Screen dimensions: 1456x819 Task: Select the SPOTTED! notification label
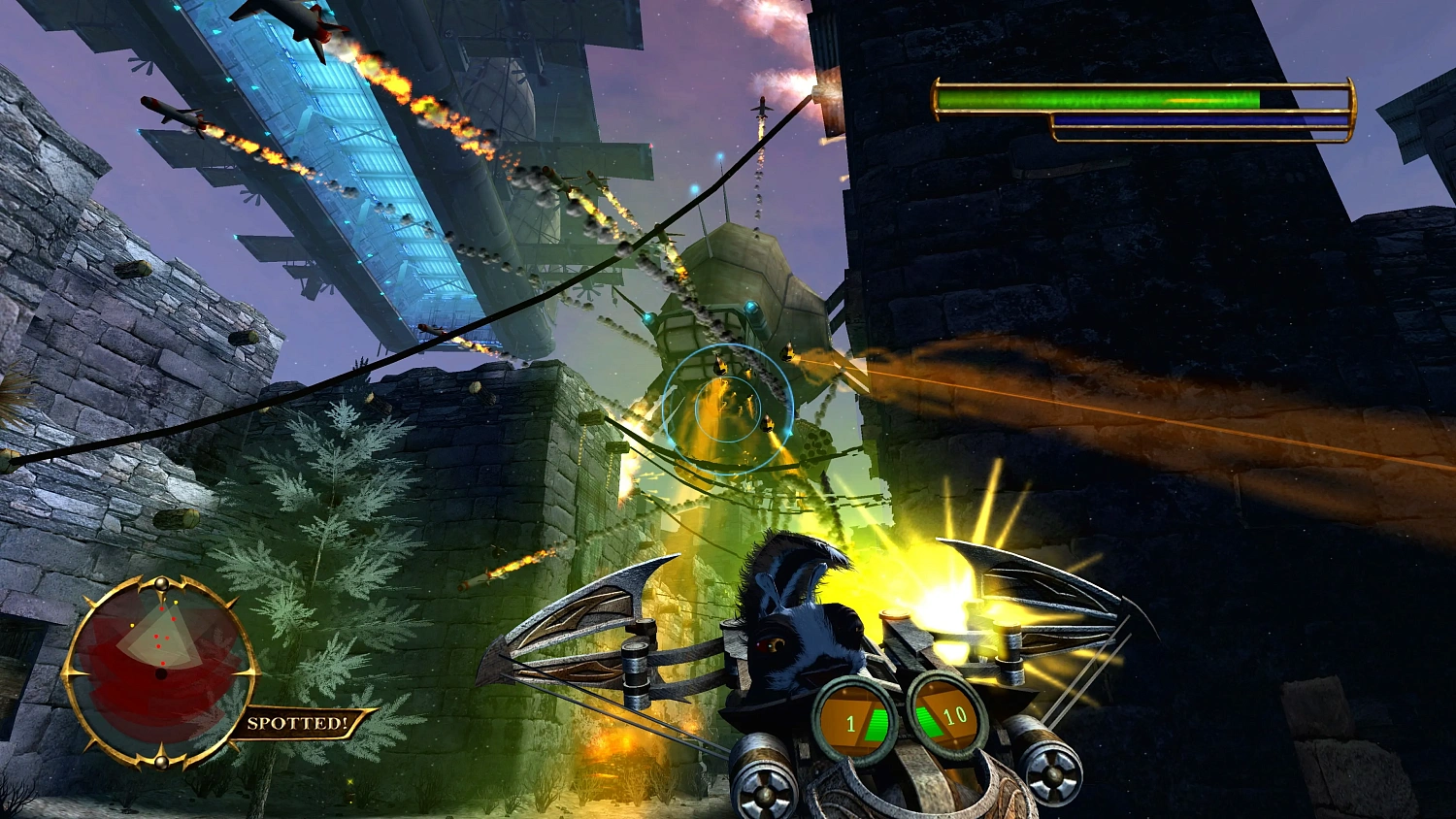coord(298,722)
